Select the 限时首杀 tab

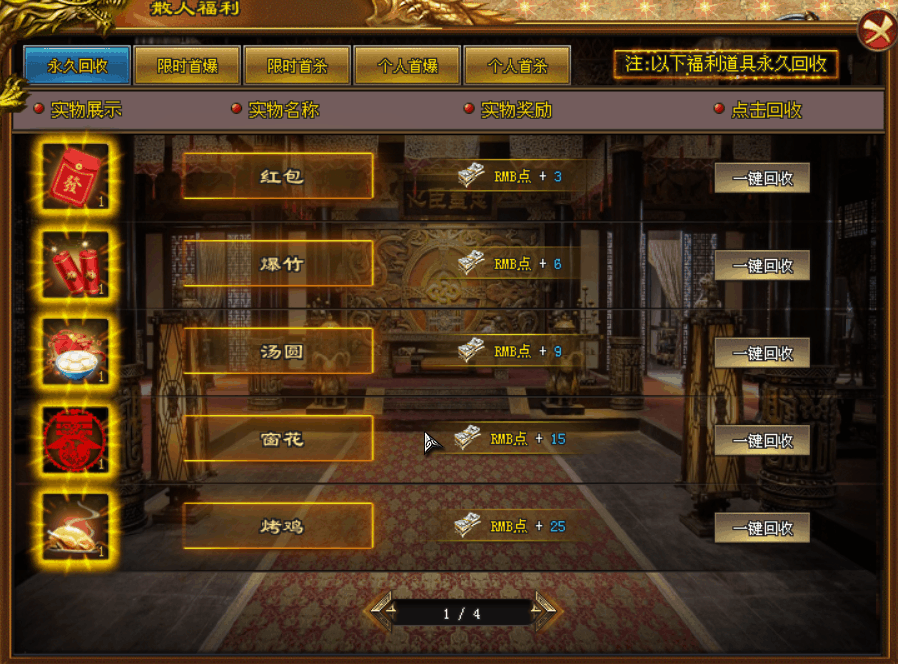click(x=297, y=67)
